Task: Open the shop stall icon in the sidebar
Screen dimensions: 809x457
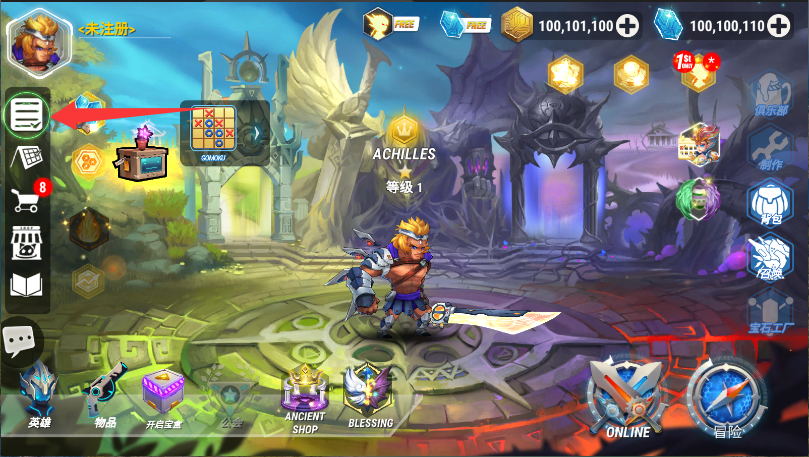Action: click(x=26, y=242)
